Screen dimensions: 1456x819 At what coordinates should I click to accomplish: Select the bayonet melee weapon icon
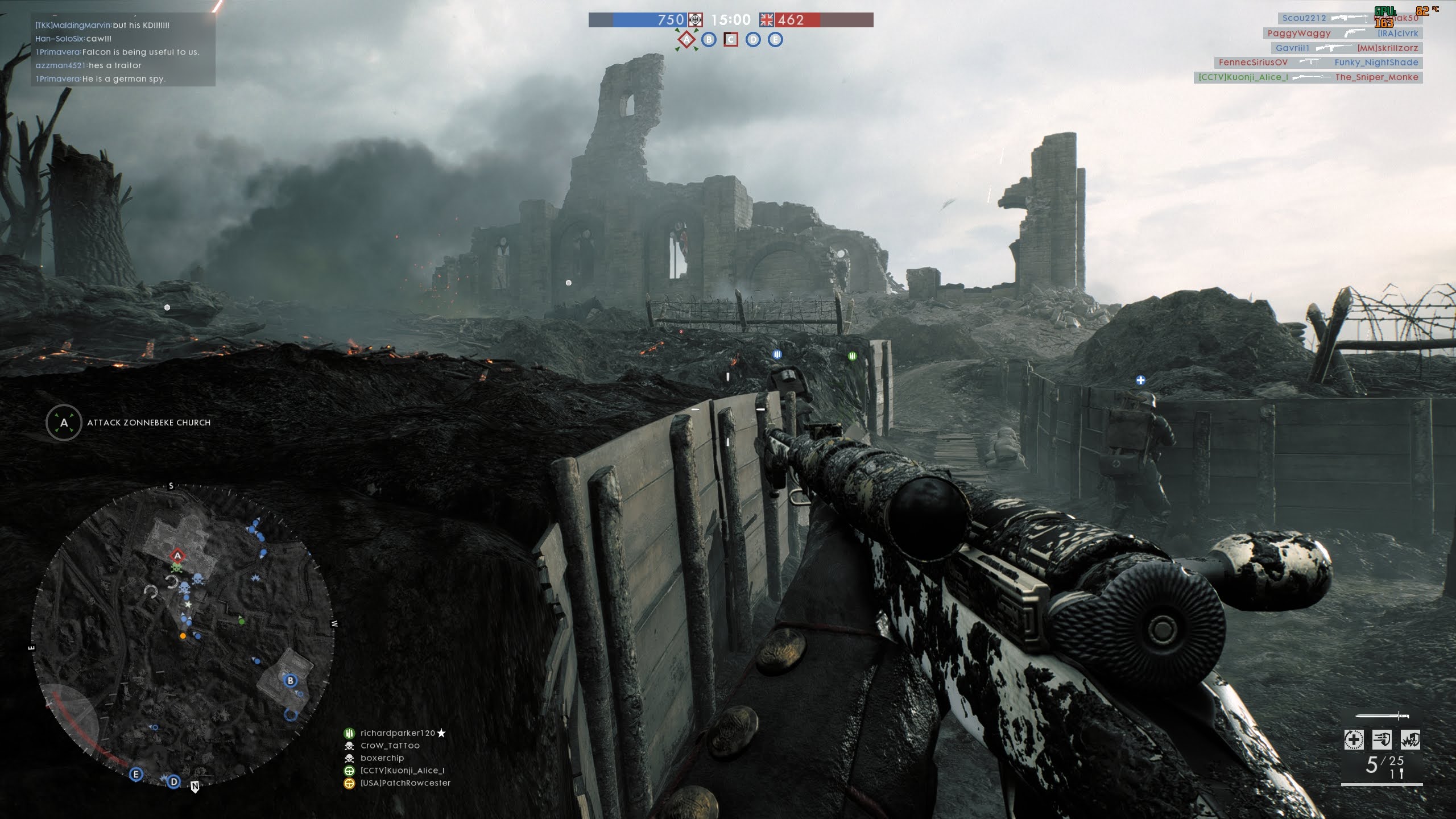1382,716
